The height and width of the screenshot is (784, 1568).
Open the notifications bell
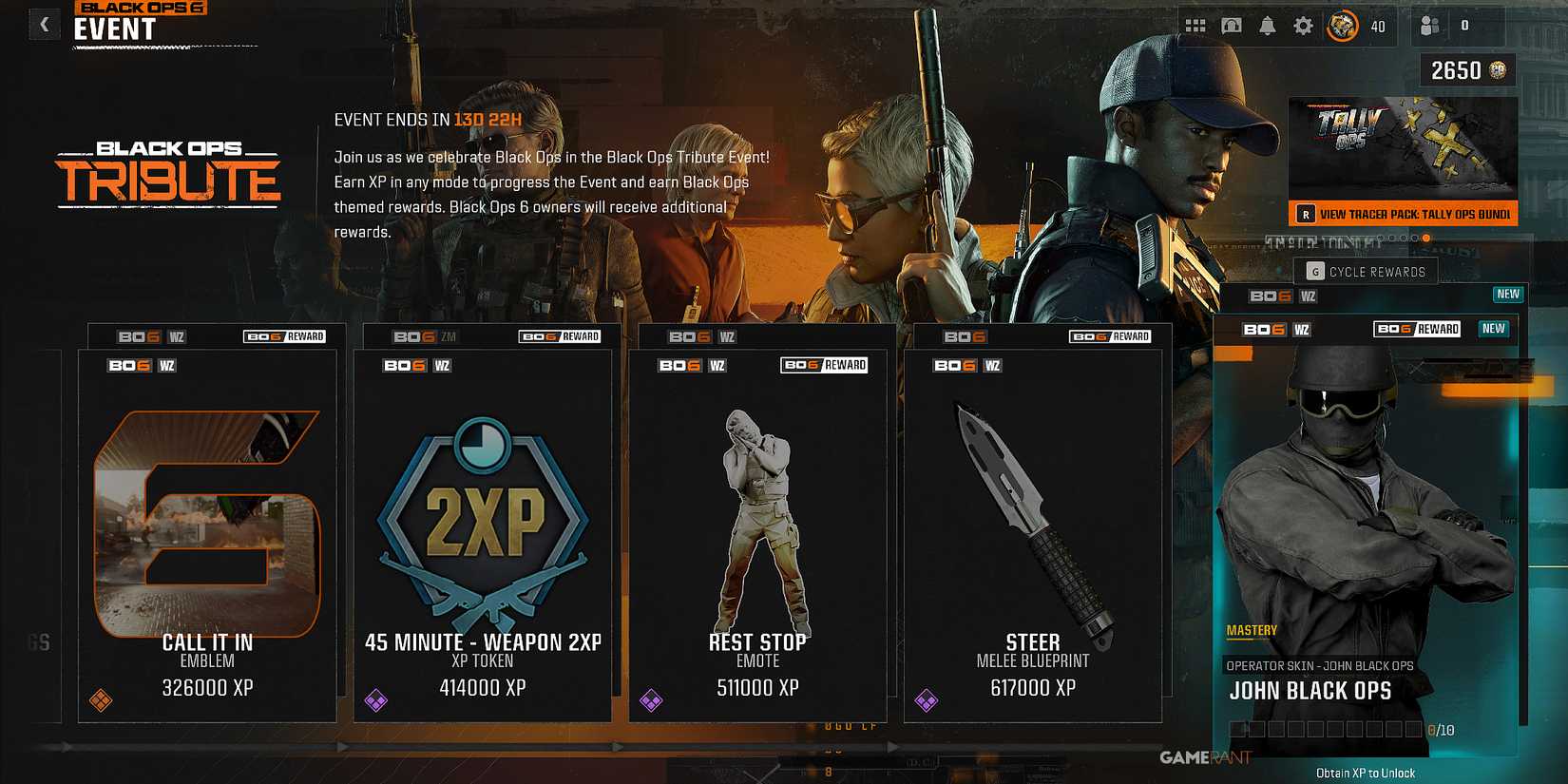click(x=1266, y=26)
